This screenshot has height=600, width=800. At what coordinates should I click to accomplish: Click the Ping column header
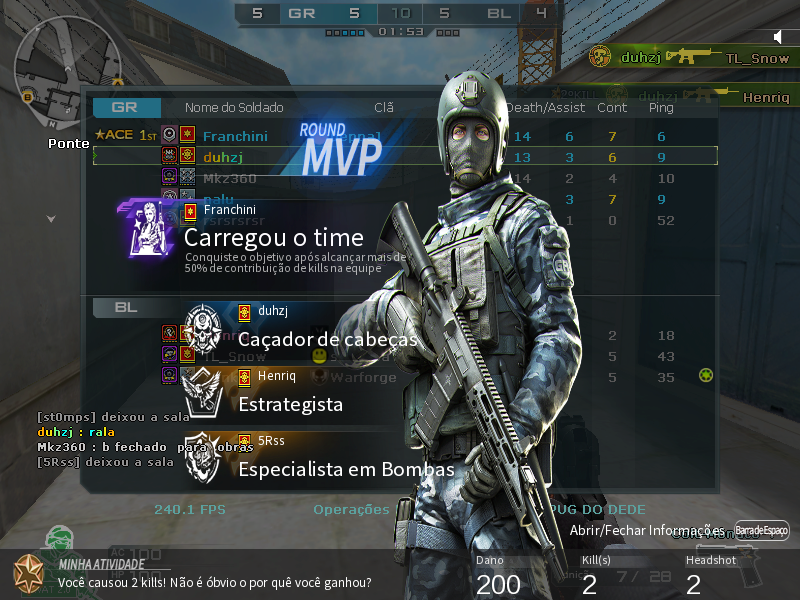(x=661, y=107)
